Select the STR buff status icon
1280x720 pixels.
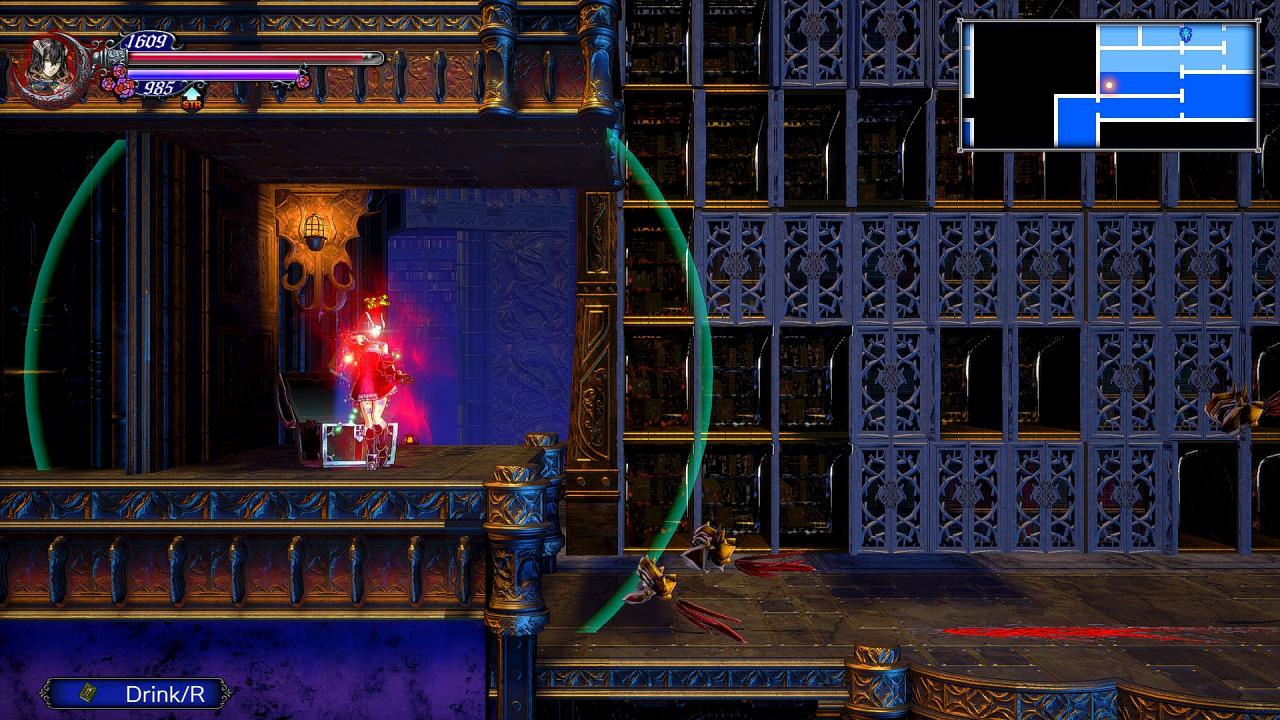pyautogui.click(x=191, y=98)
